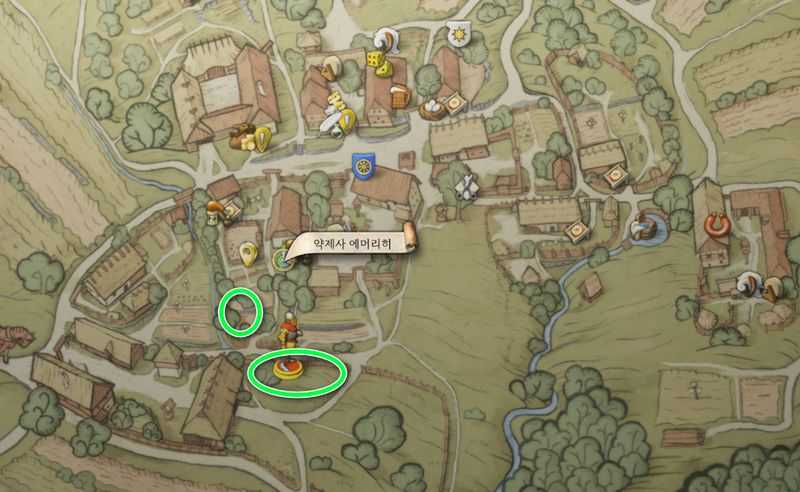Image resolution: width=800 pixels, height=492 pixels.
Task: Select the red horseshoe marker
Action: (715, 222)
